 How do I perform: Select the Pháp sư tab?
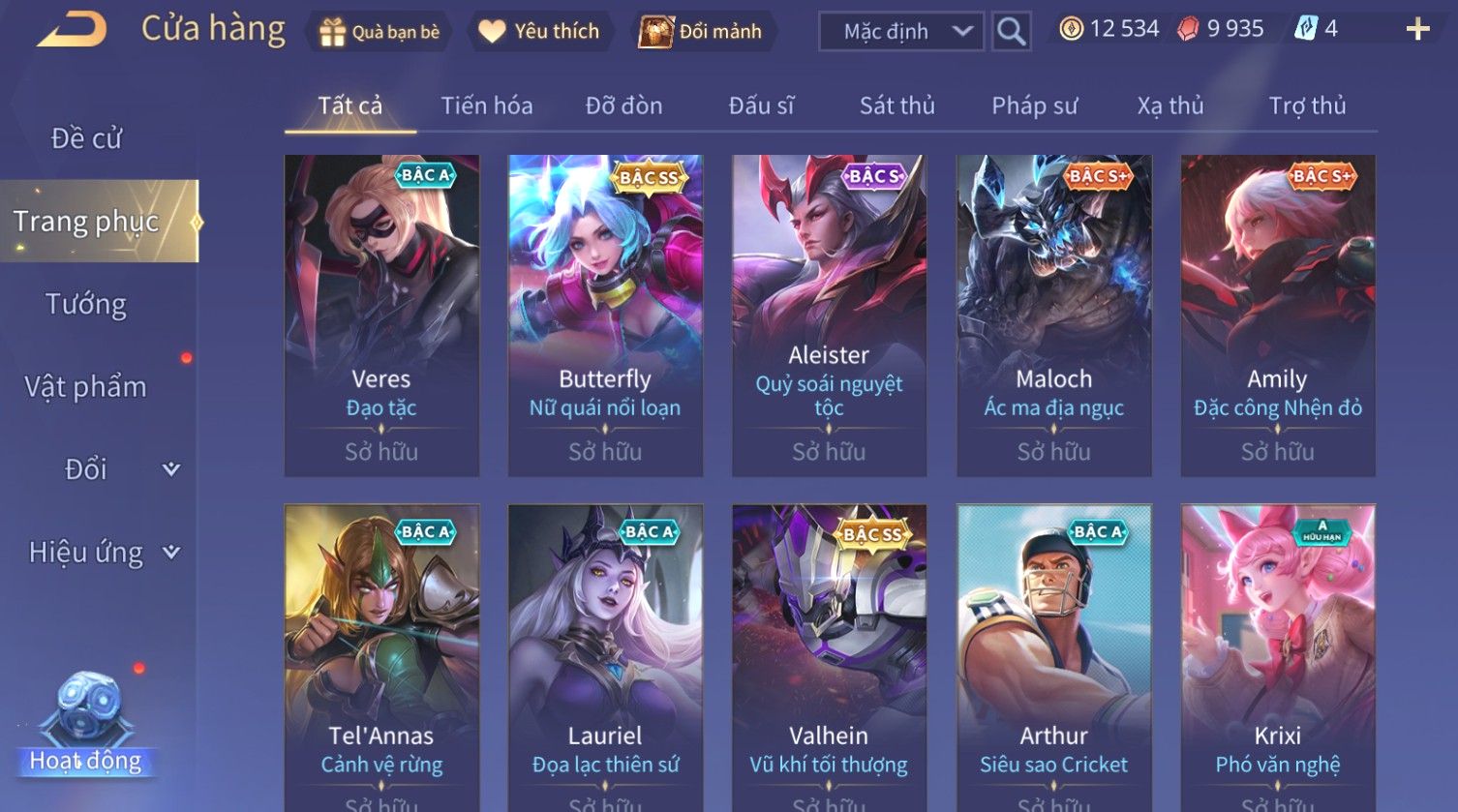click(x=1034, y=105)
